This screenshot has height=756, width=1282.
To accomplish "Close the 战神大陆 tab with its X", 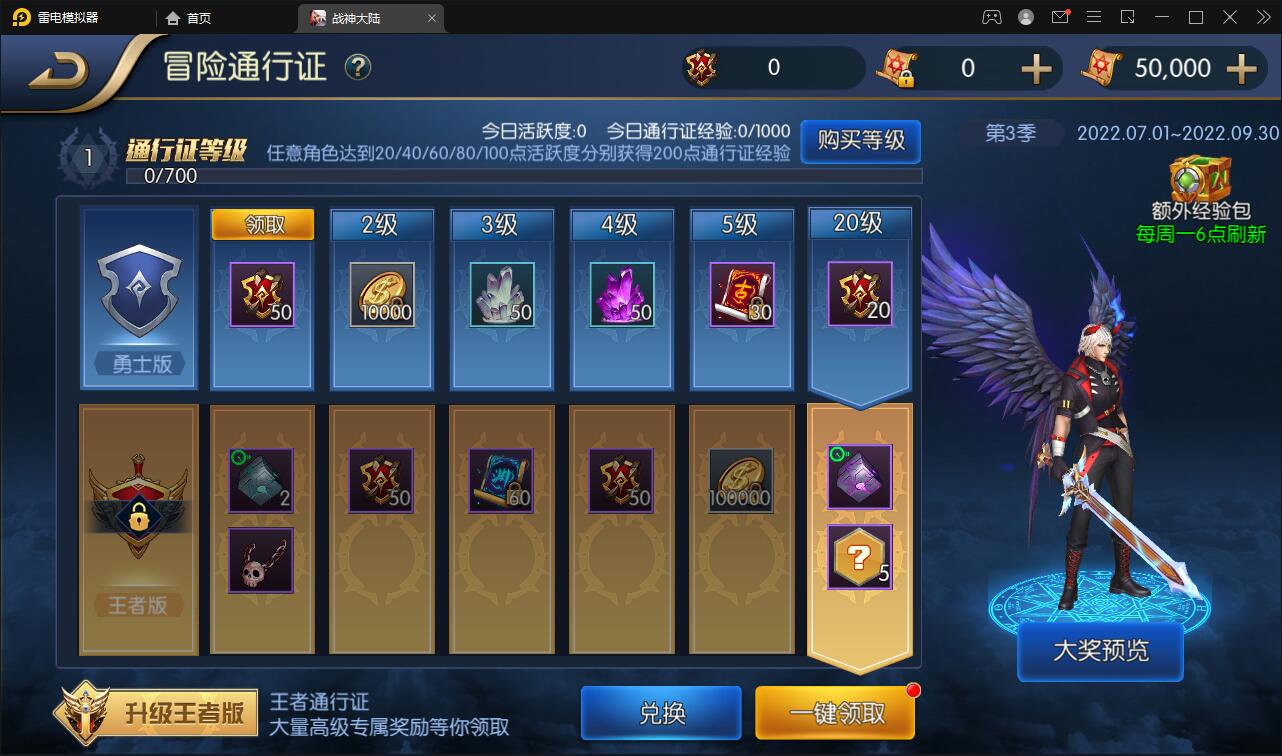I will pos(431,17).
